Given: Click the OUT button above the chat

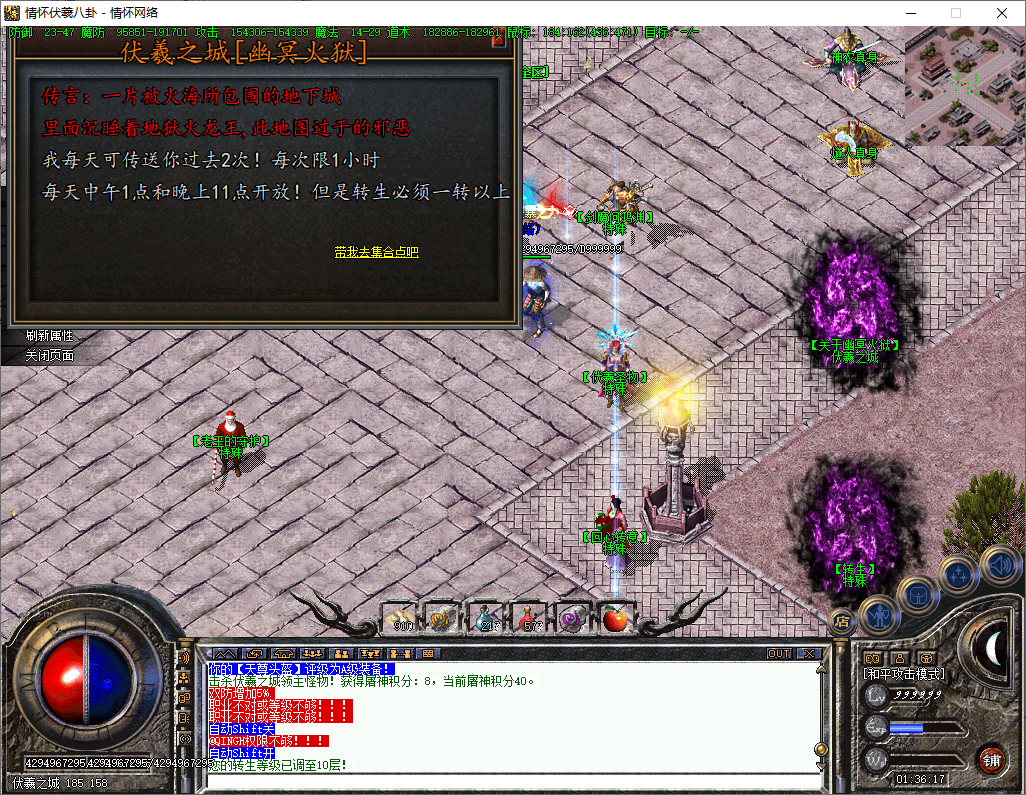Looking at the screenshot, I should pyautogui.click(x=779, y=653).
